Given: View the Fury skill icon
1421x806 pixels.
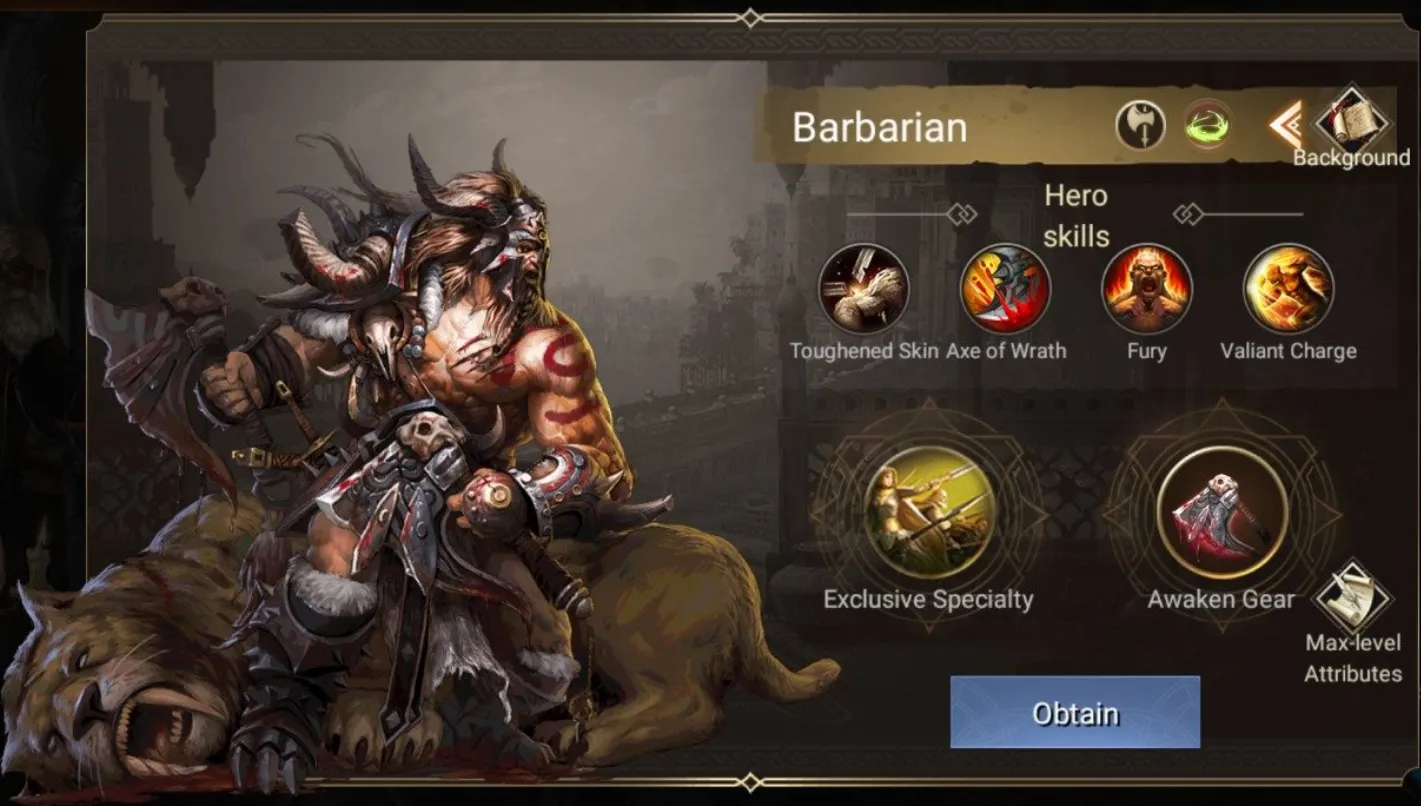Looking at the screenshot, I should pyautogui.click(x=1147, y=288).
